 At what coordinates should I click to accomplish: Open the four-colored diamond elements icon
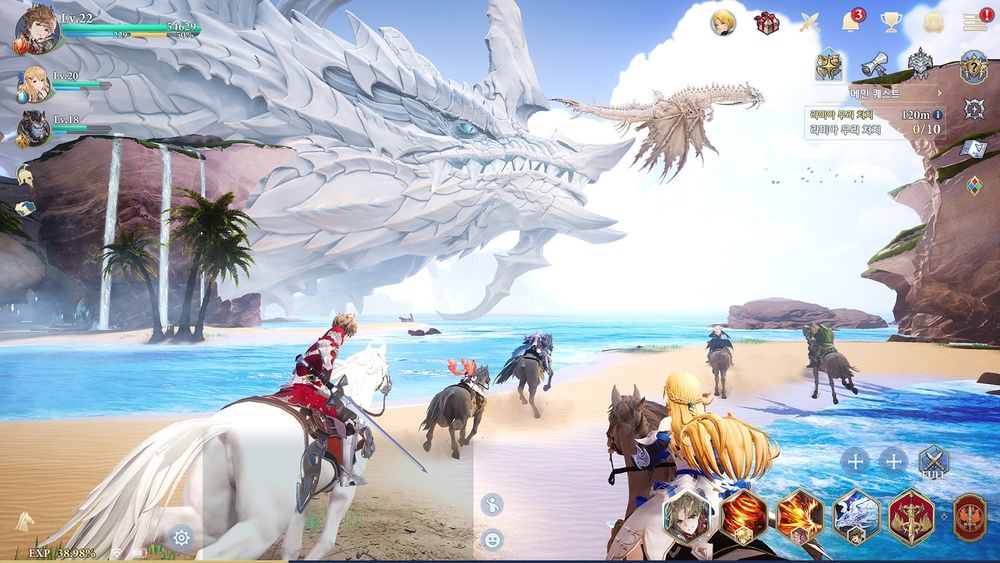click(x=974, y=185)
